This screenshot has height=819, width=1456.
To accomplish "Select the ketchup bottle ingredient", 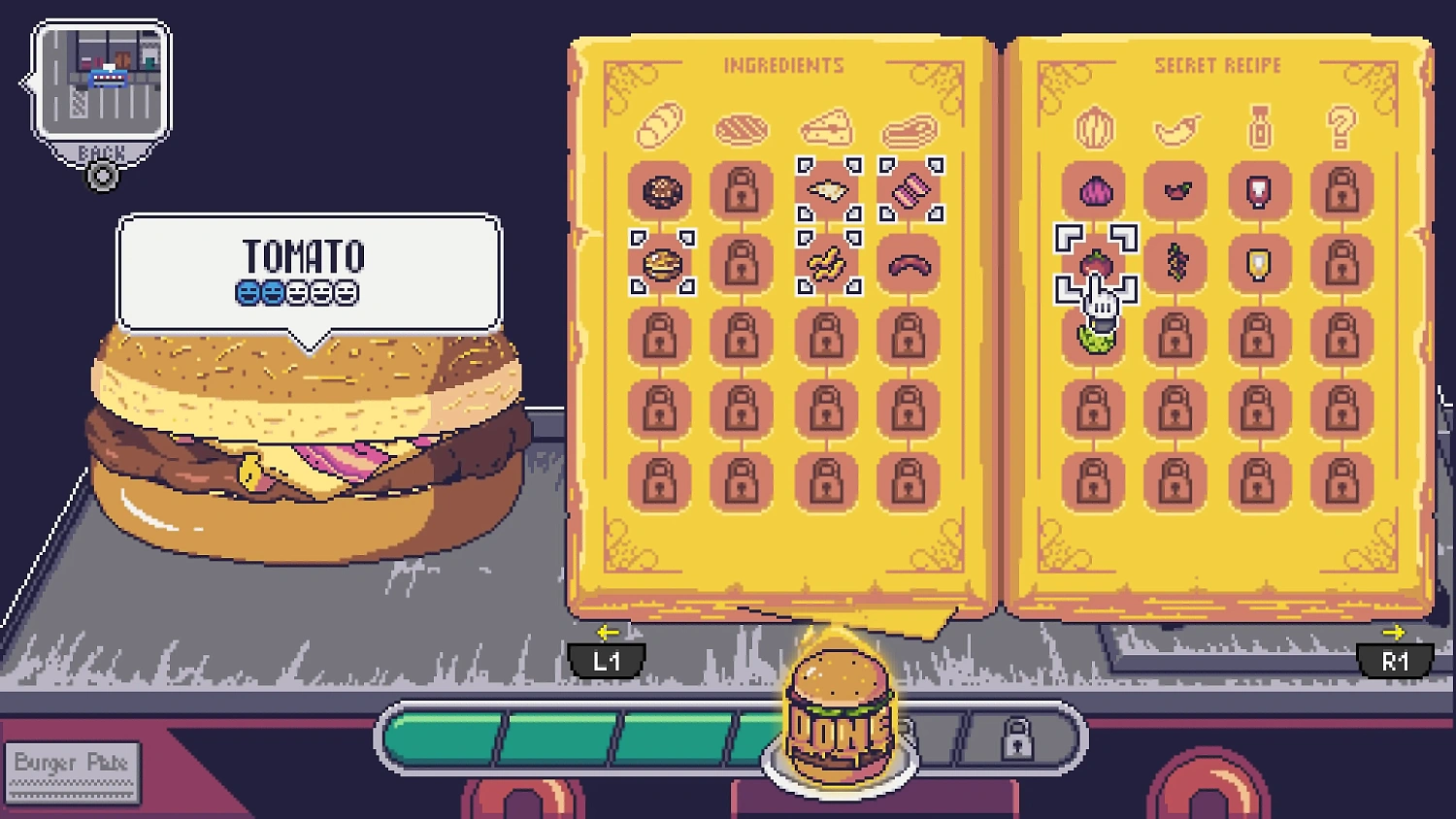I will [1259, 191].
